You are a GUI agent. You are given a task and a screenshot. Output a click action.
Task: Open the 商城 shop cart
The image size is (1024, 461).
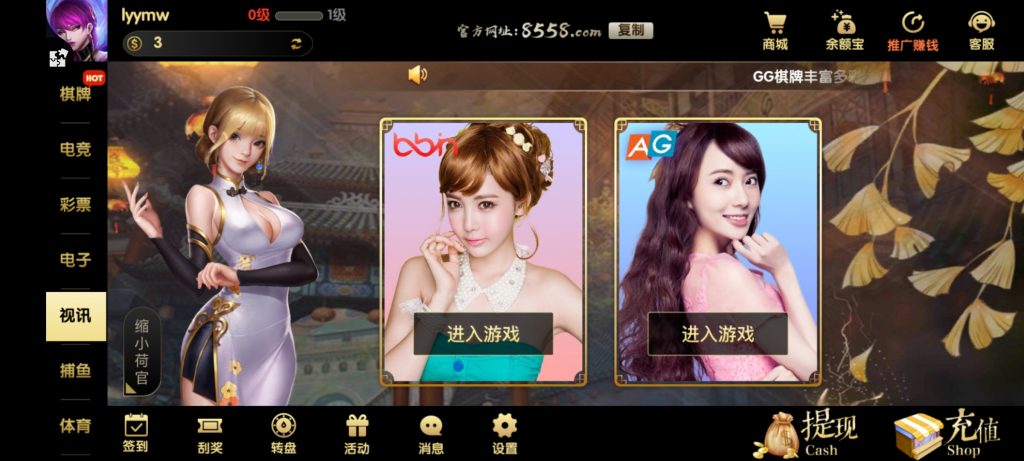tap(775, 30)
